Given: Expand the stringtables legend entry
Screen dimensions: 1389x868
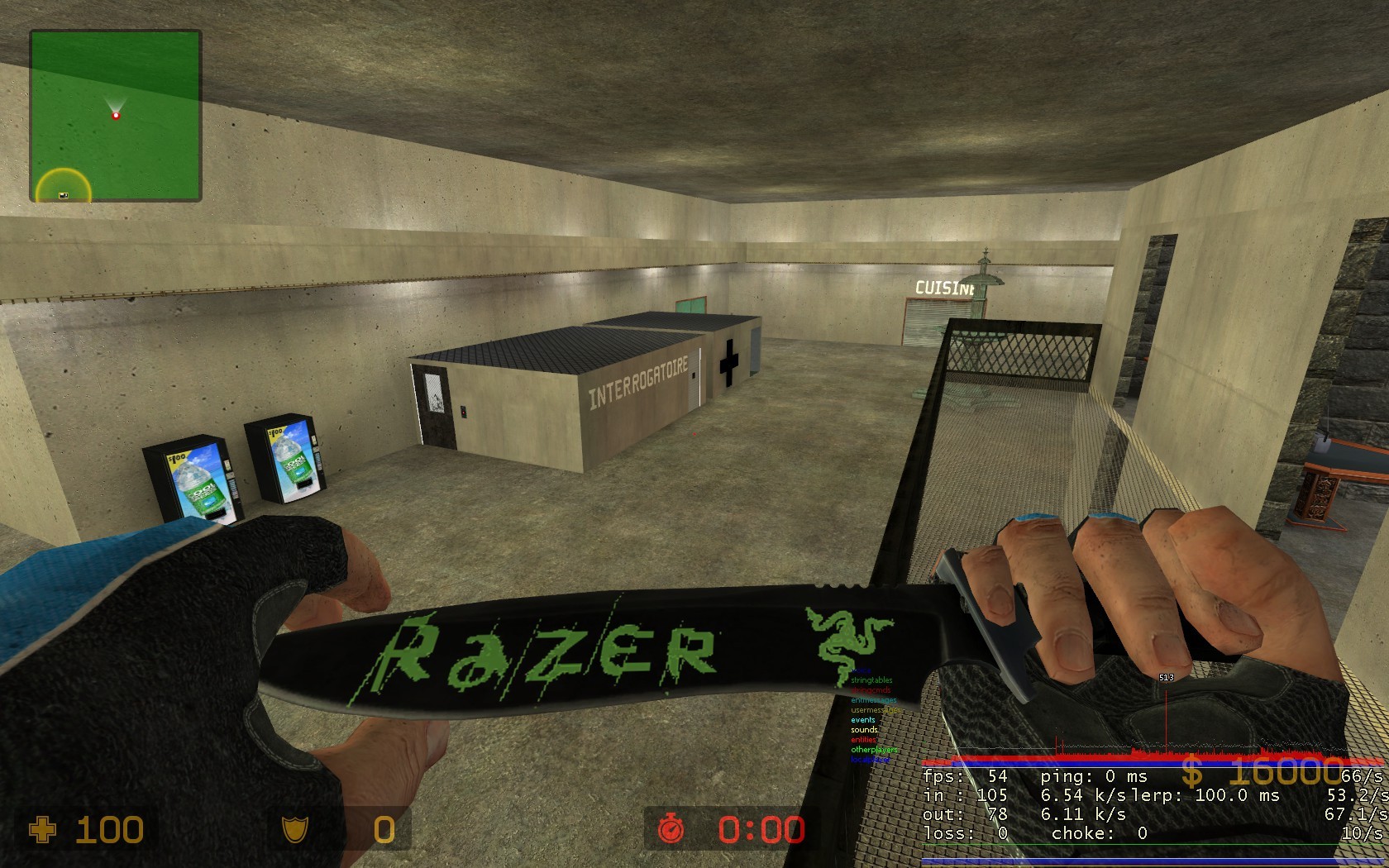Looking at the screenshot, I should (x=871, y=680).
